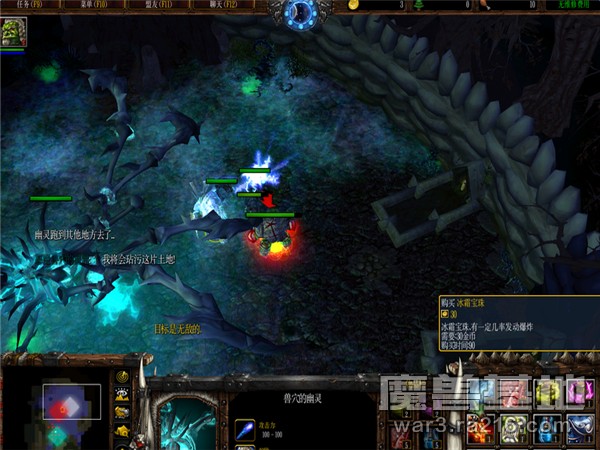Click the gold resource icon
The height and width of the screenshot is (450, 600).
pyautogui.click(x=353, y=6)
